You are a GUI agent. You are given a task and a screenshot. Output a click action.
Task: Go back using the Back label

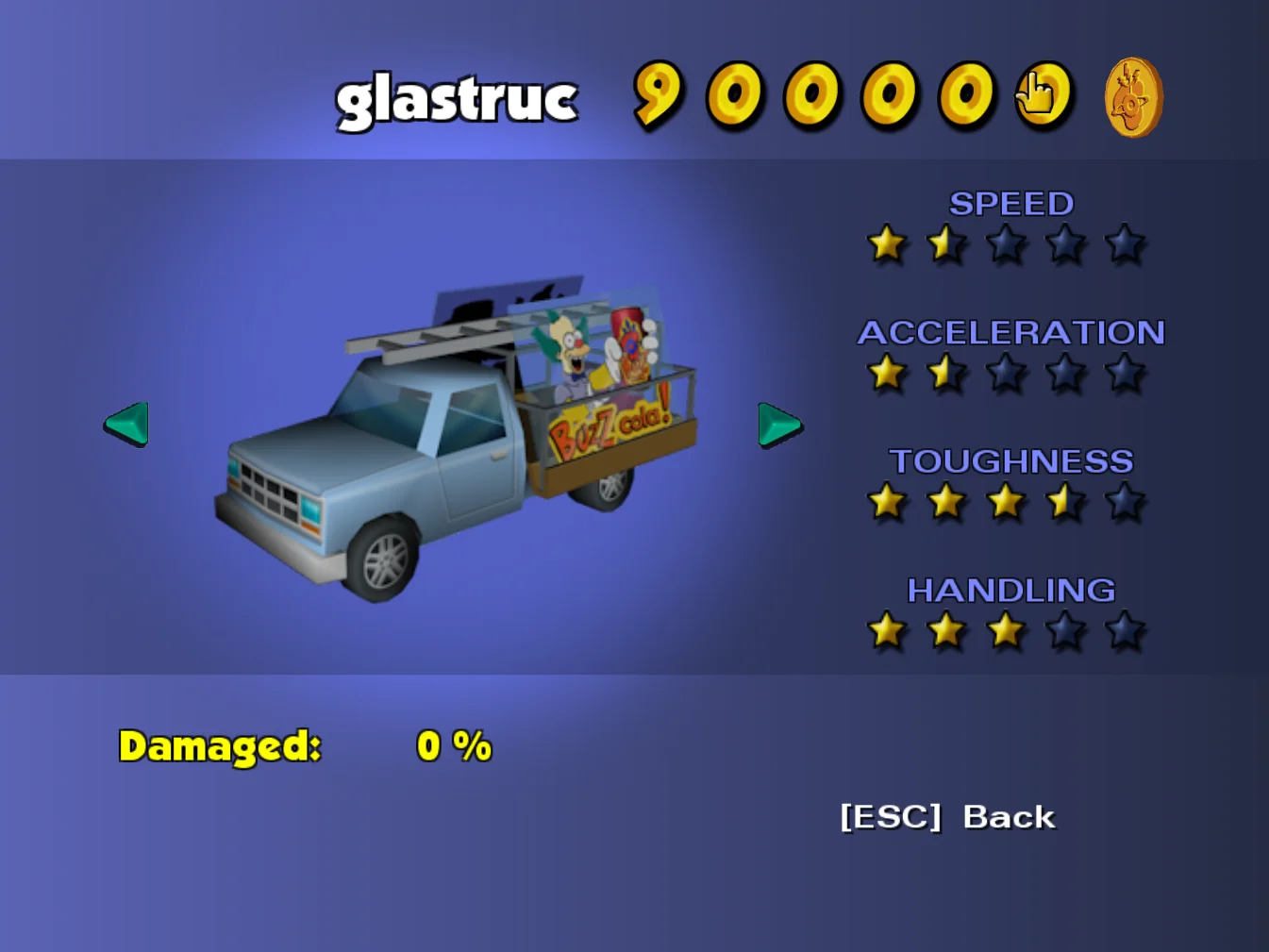(x=1008, y=817)
